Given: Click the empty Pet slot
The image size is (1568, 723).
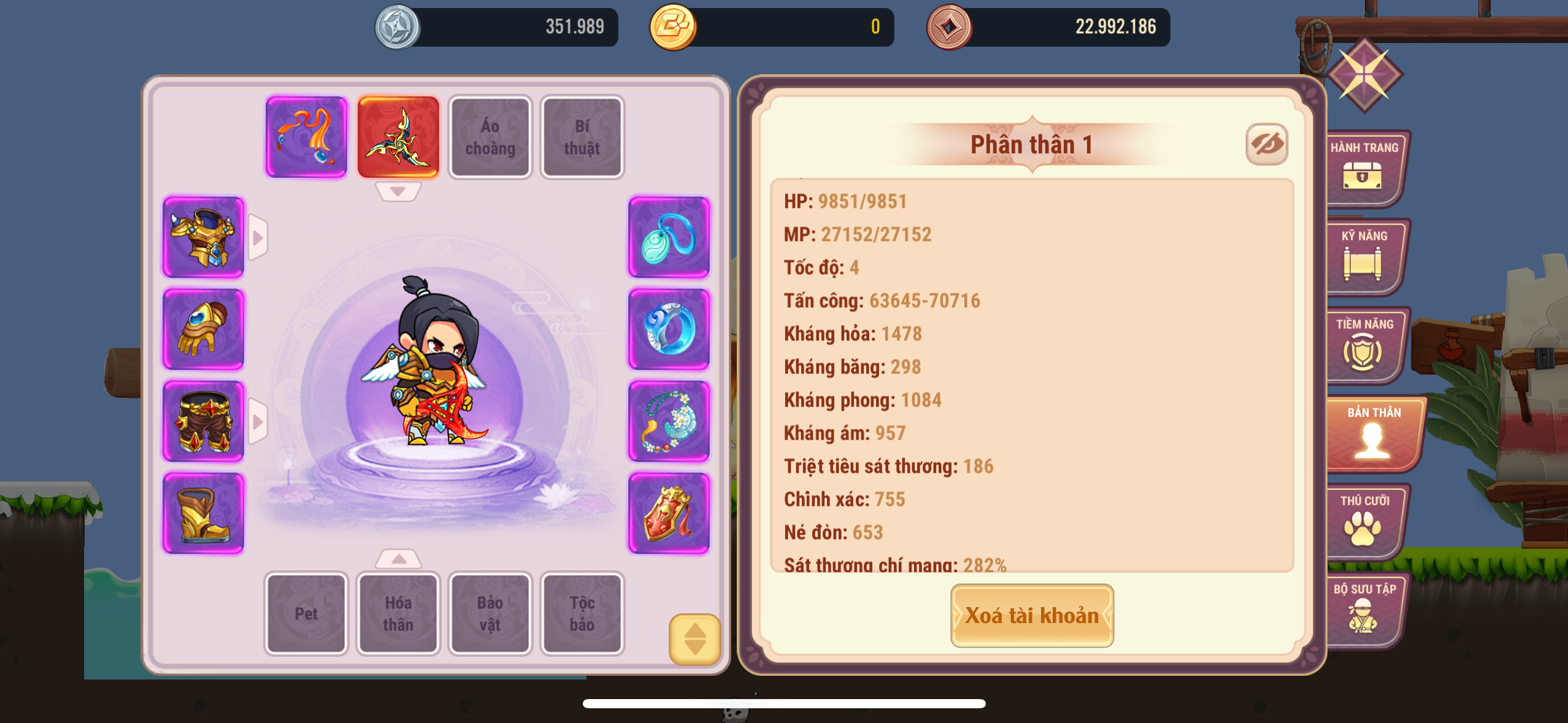Looking at the screenshot, I should 306,613.
